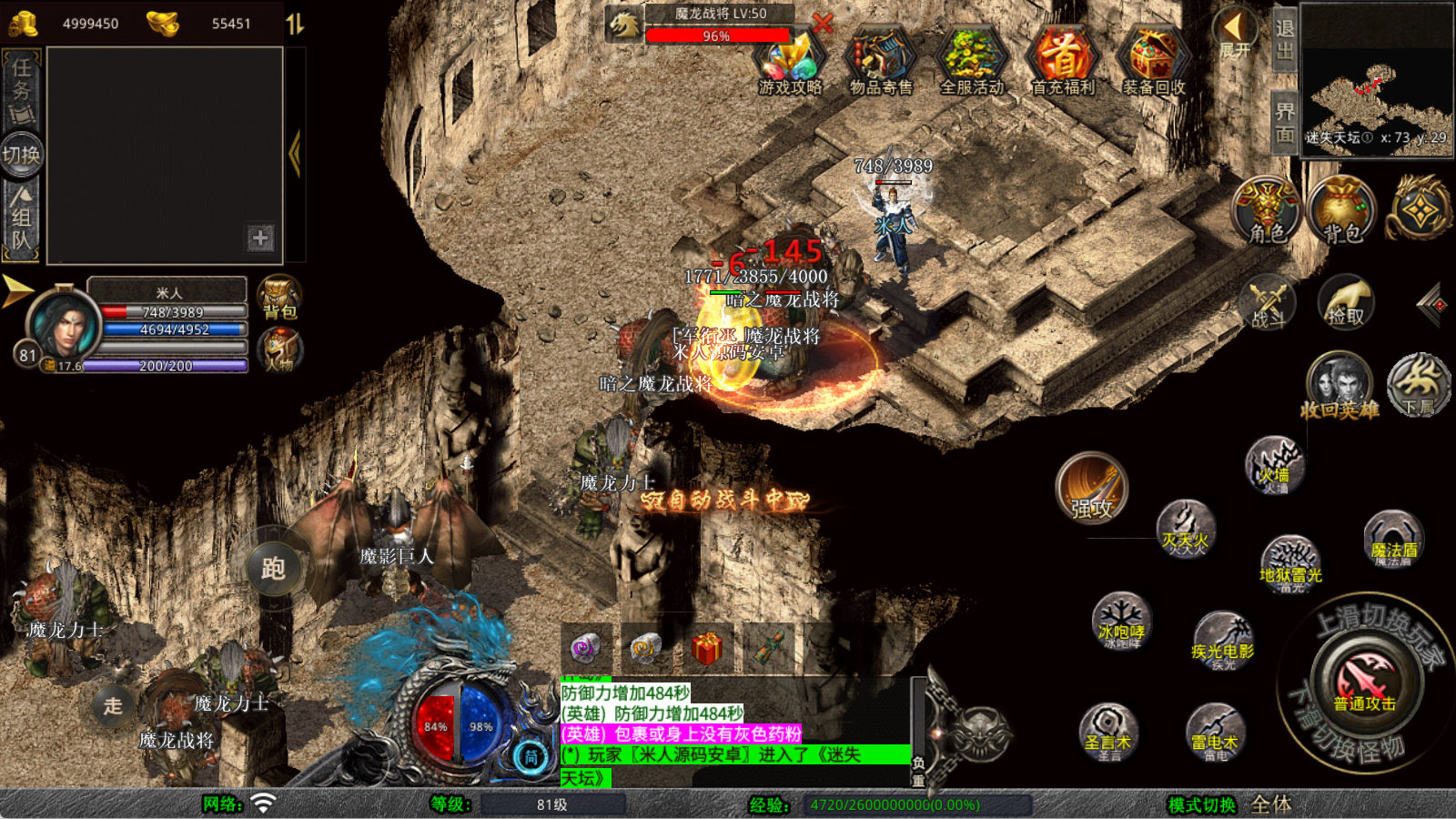Tap the 拾取 pickup button
This screenshot has height=819, width=1456.
point(1345,301)
